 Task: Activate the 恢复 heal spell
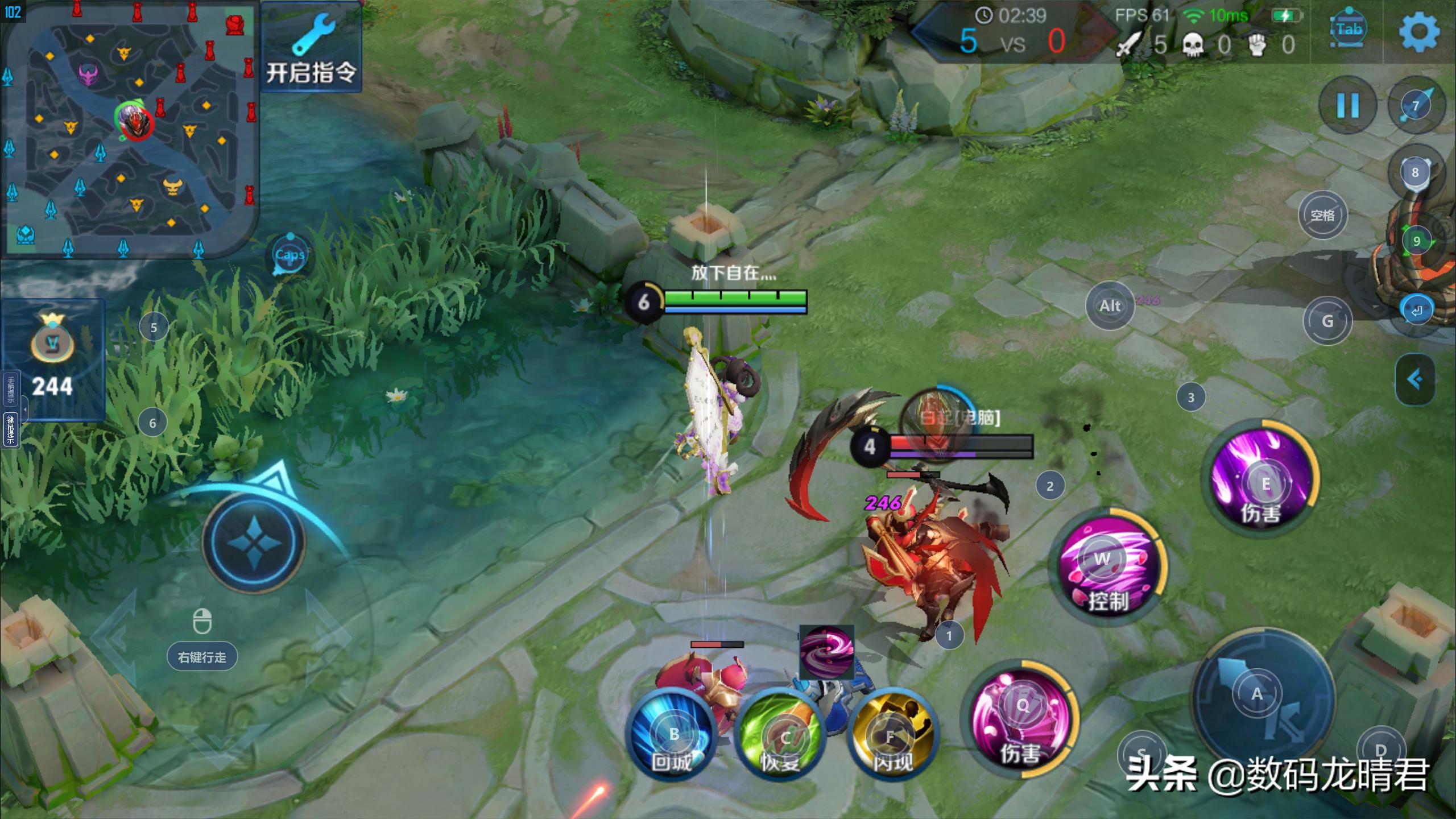(781, 736)
